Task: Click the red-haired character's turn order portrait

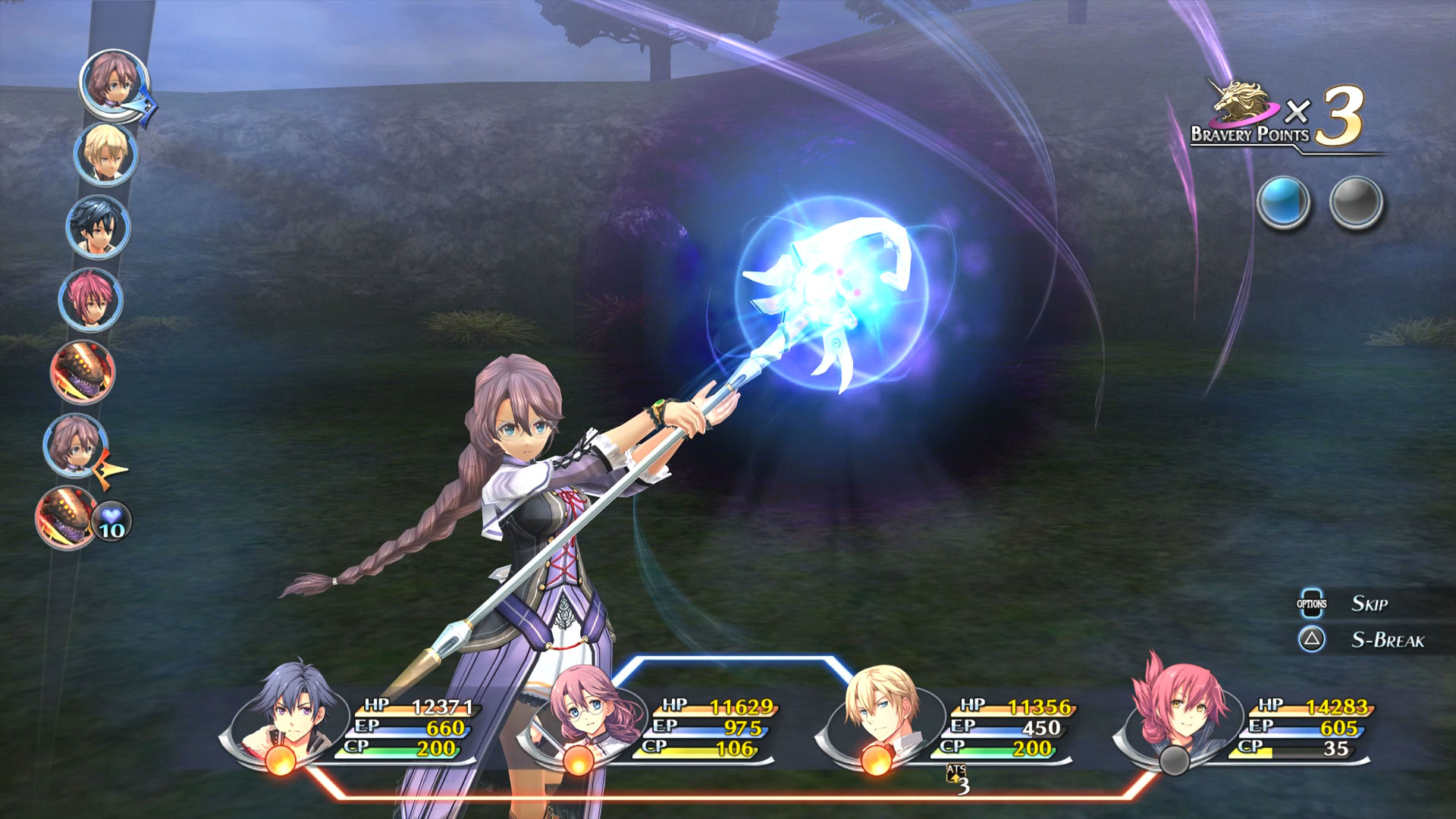Action: click(90, 300)
